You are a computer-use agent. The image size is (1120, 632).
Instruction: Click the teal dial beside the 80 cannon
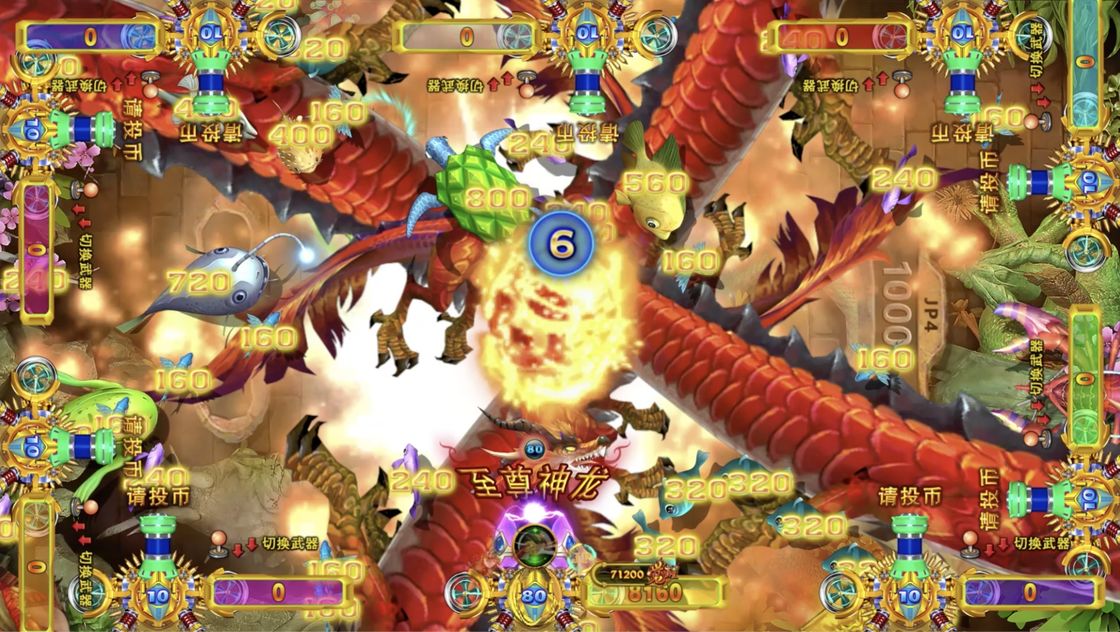(465, 594)
